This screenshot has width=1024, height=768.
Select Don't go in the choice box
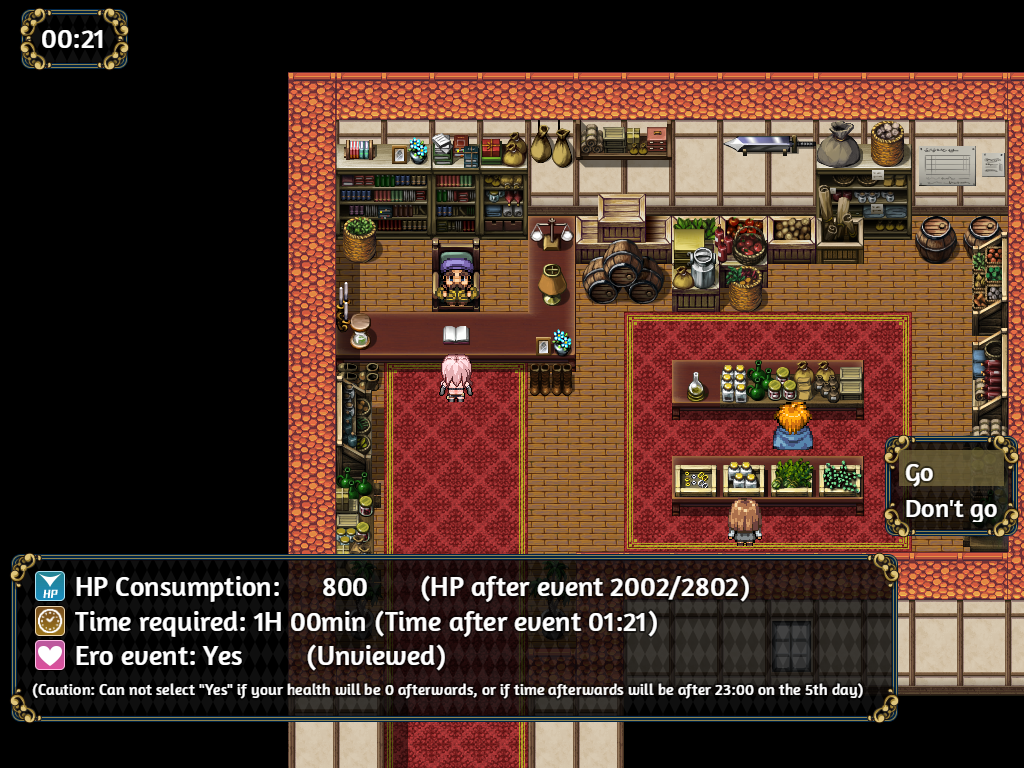click(x=950, y=509)
